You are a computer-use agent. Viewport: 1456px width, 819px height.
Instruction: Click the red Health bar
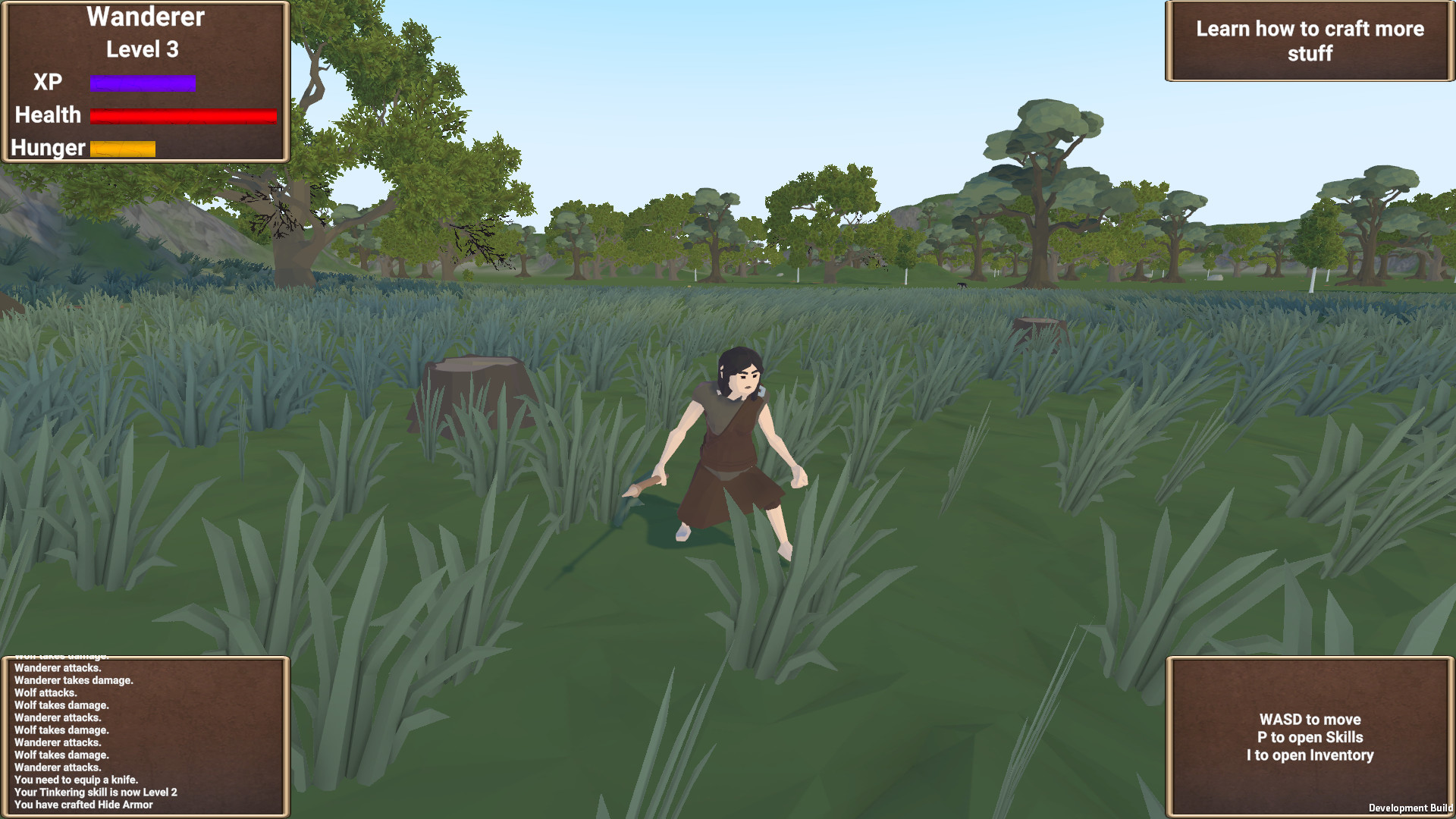[x=182, y=115]
